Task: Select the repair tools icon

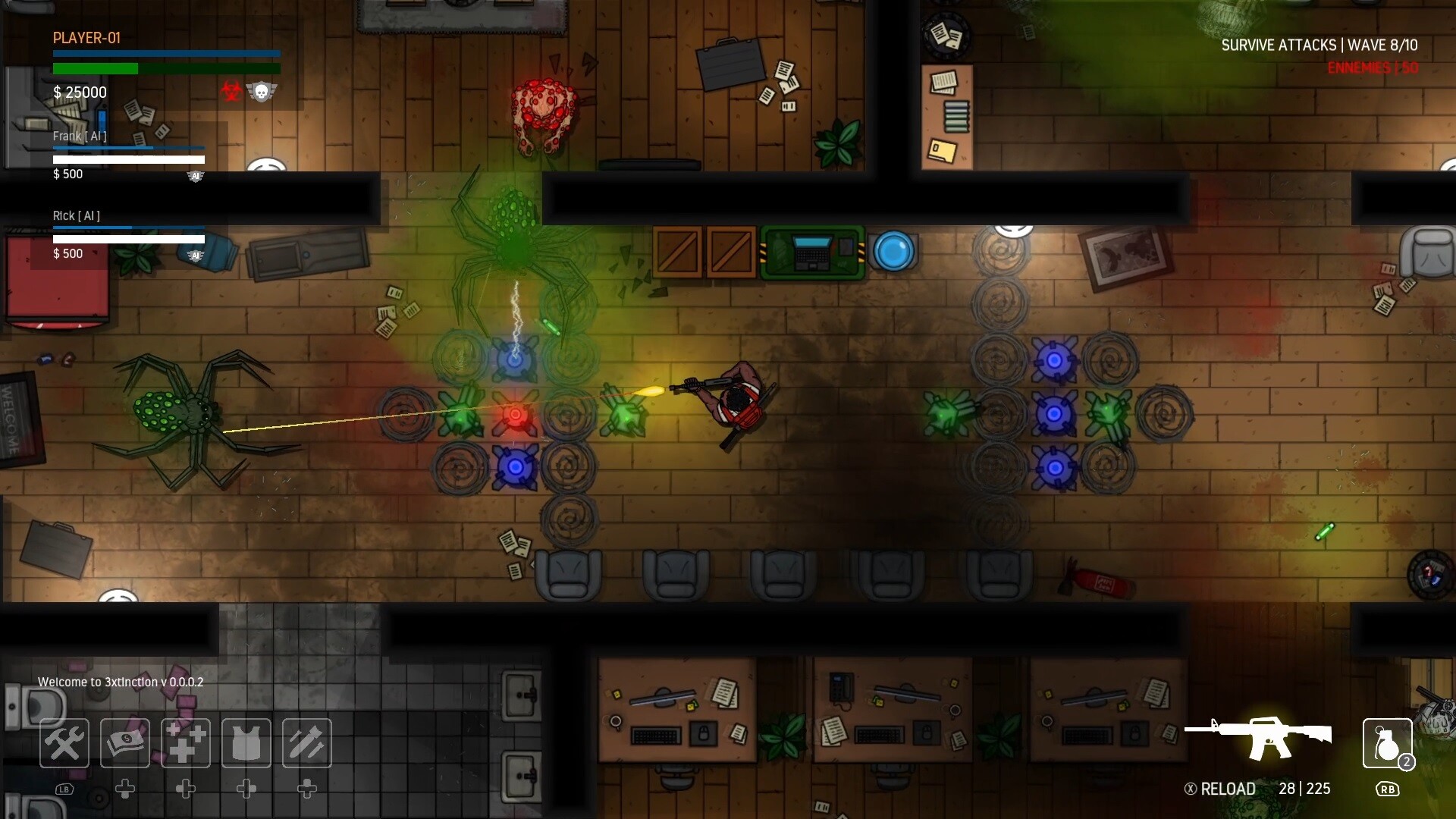Action: pyautogui.click(x=64, y=743)
